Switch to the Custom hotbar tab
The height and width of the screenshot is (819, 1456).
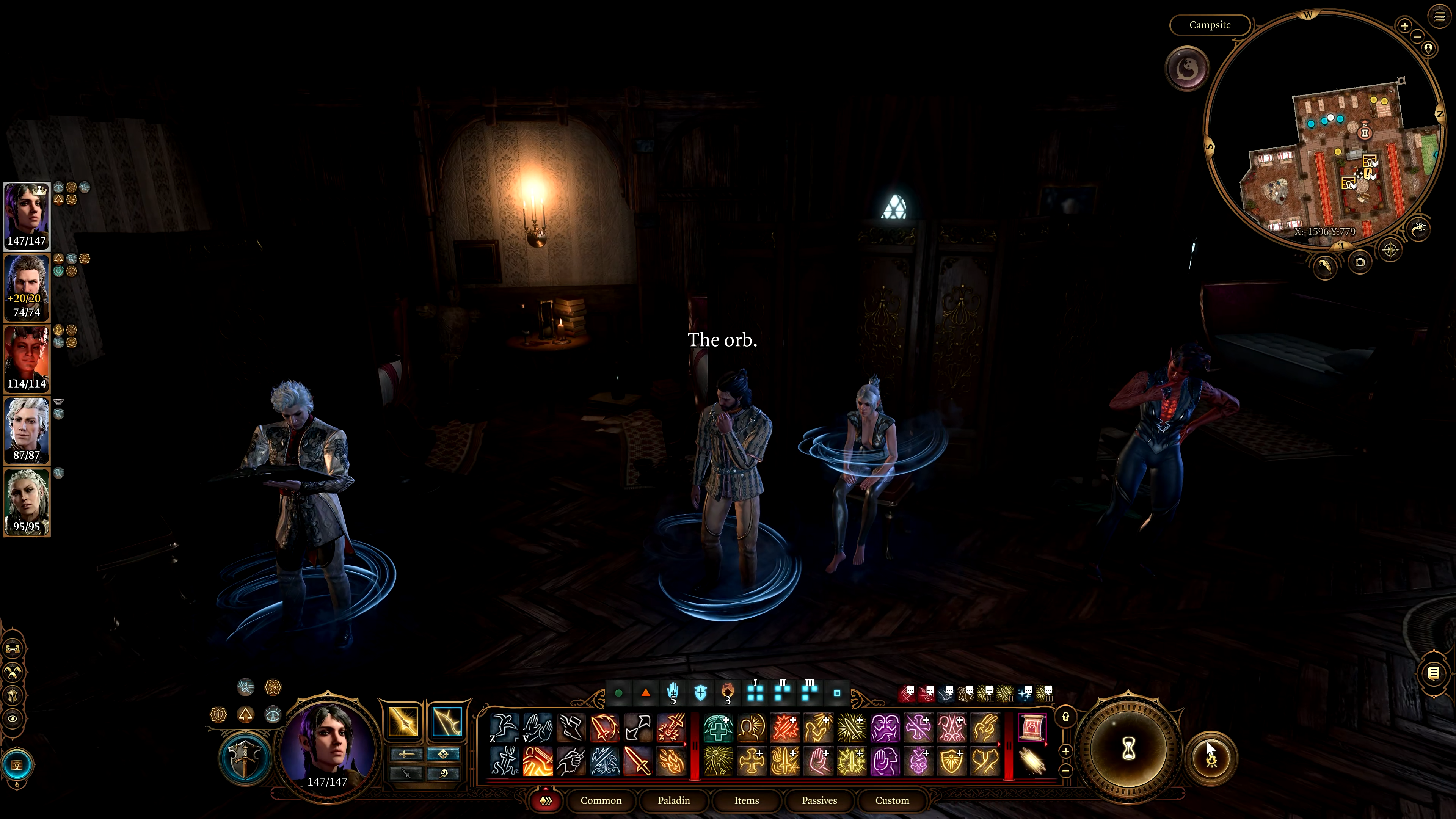click(892, 800)
